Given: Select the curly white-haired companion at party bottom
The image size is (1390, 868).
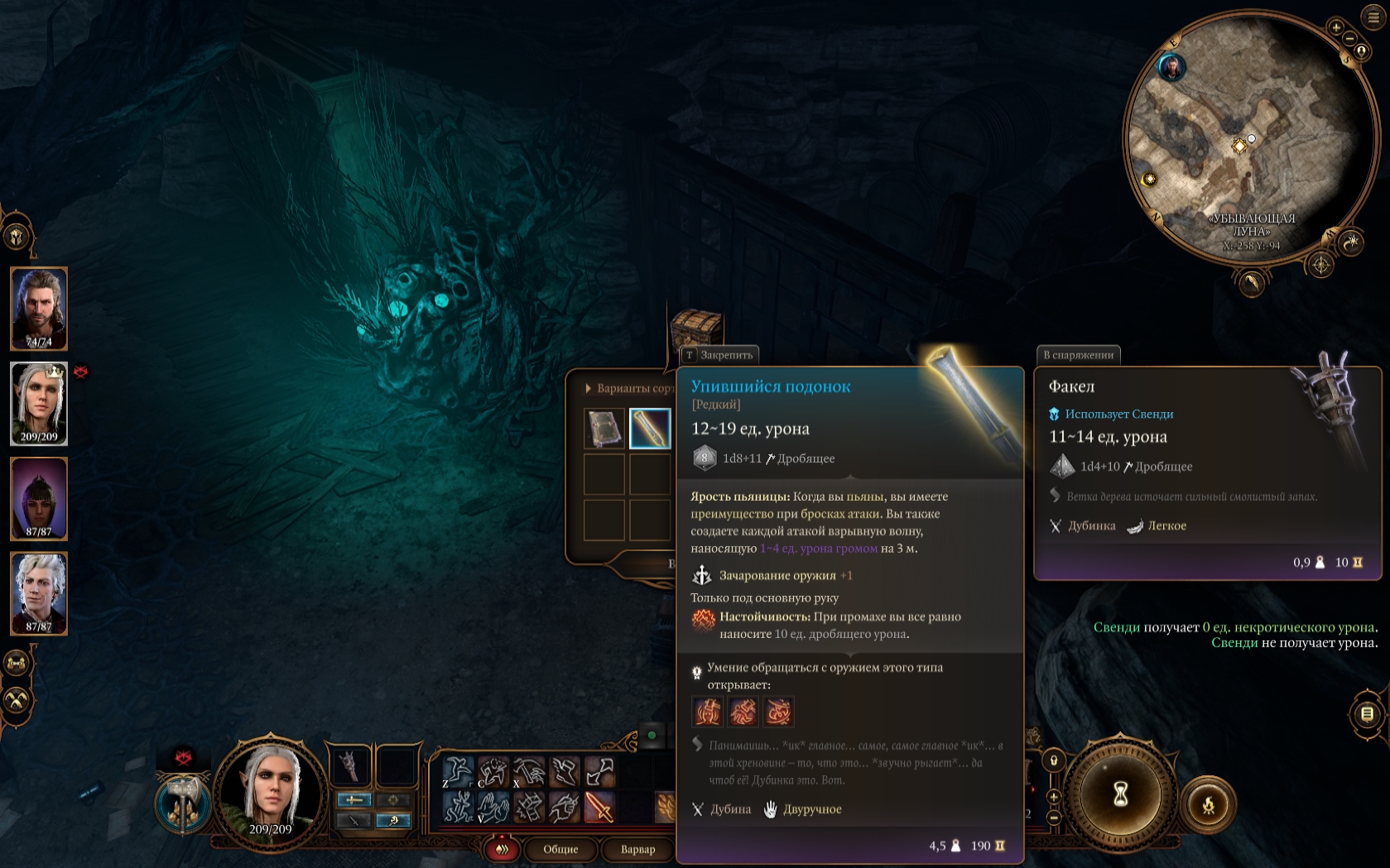Looking at the screenshot, I should point(39,592).
